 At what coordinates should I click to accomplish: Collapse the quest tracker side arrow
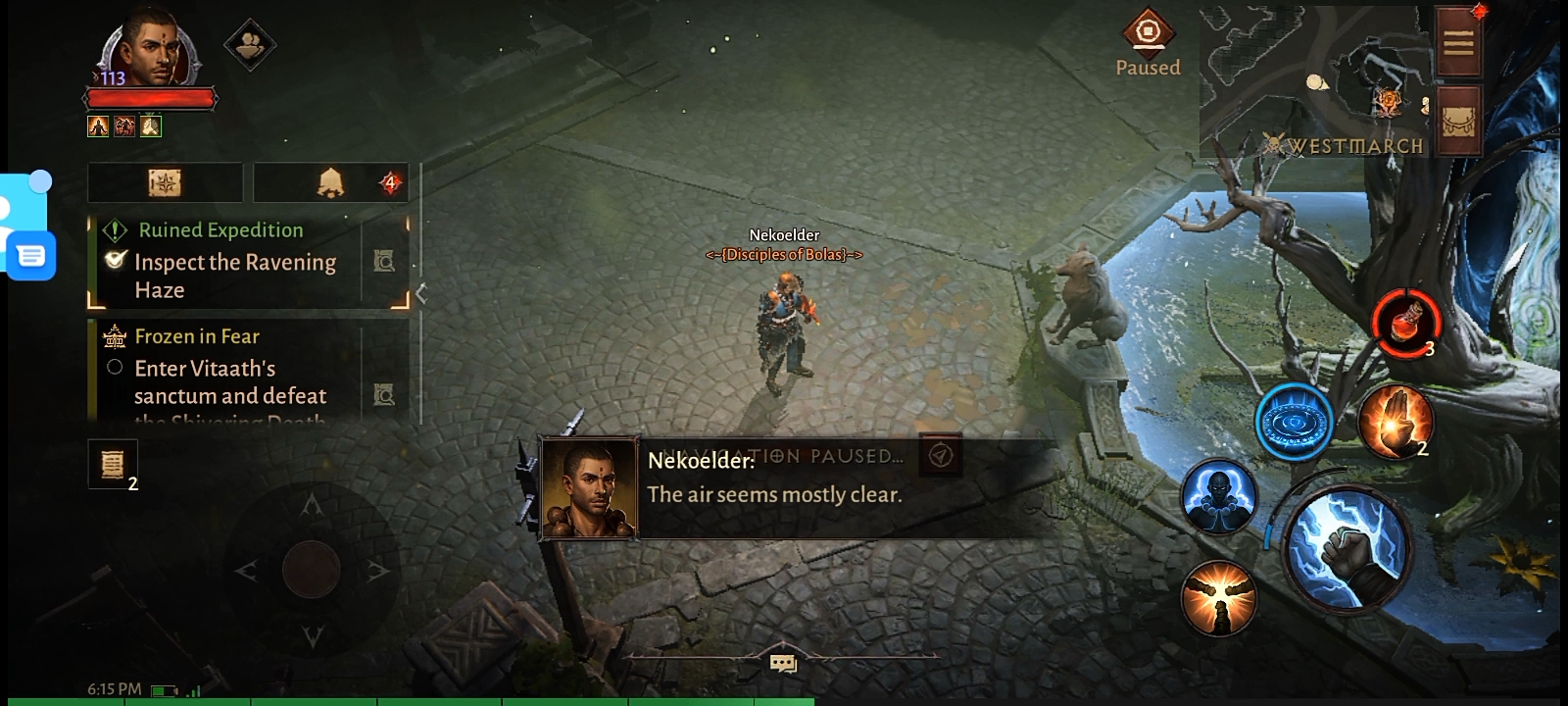[421, 292]
